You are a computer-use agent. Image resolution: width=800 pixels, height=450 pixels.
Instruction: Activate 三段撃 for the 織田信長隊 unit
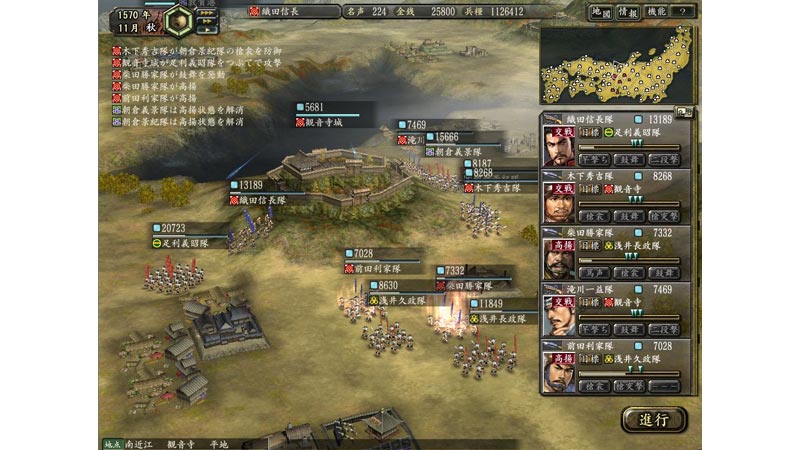663,159
